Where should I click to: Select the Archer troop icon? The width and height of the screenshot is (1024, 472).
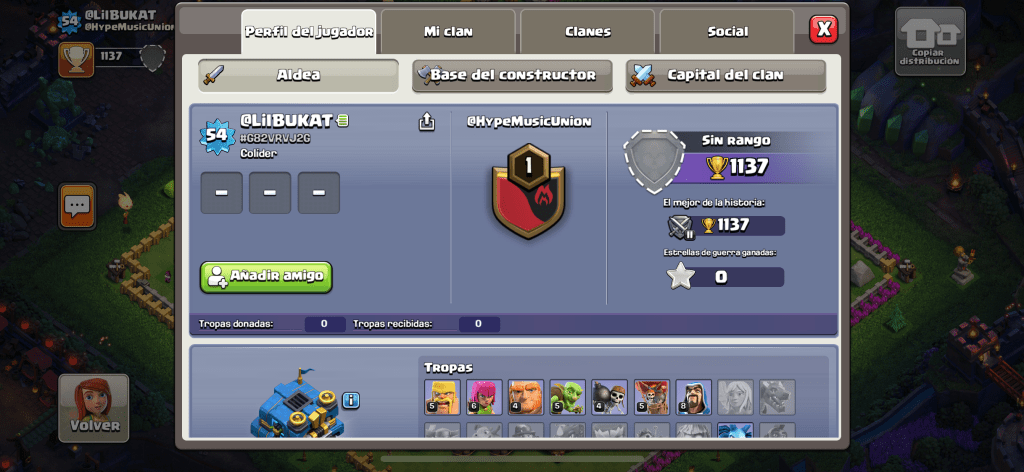coord(483,397)
